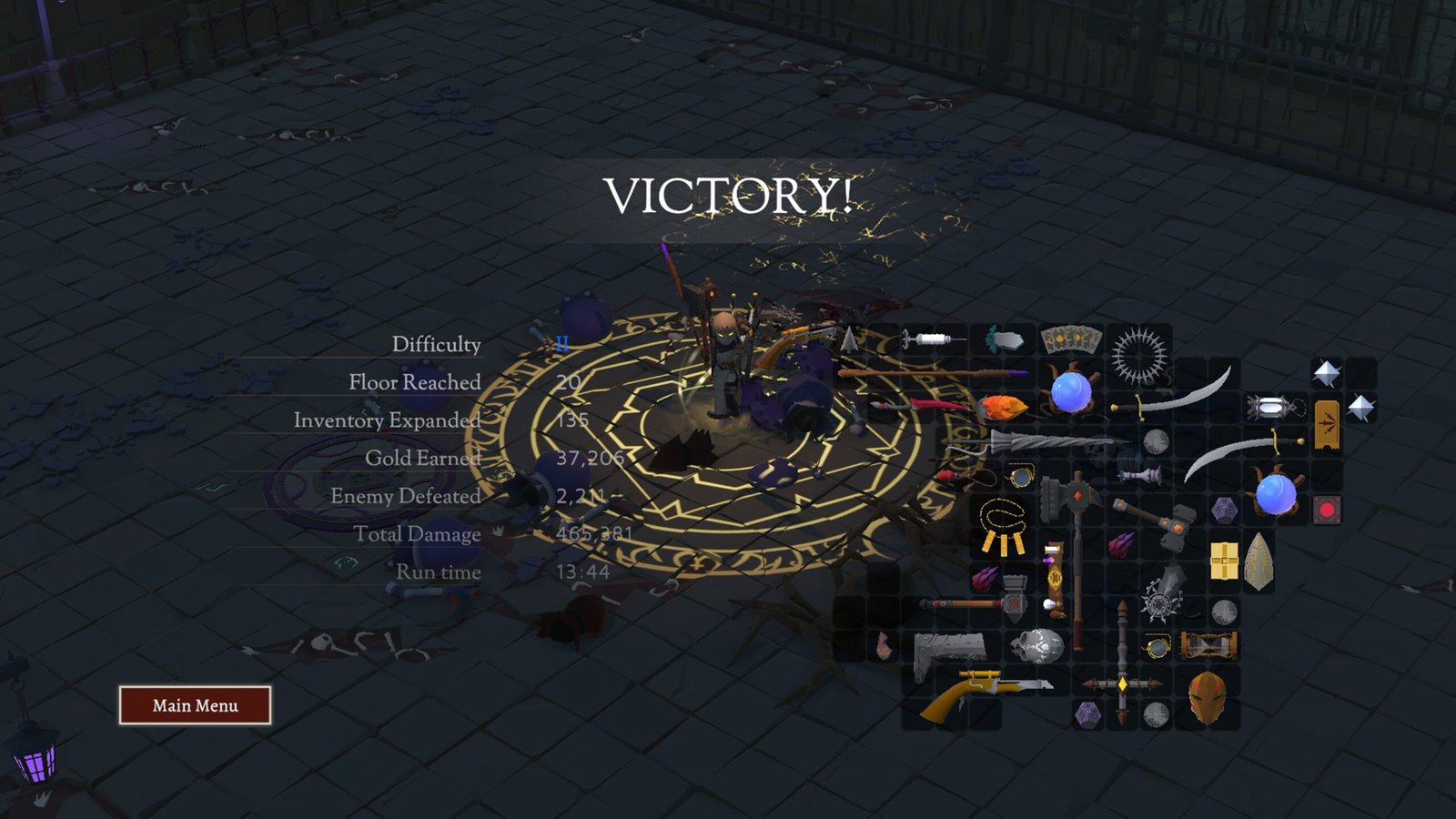1456x819 pixels.
Task: Select the spiked thorn ring item
Action: (x=1138, y=356)
